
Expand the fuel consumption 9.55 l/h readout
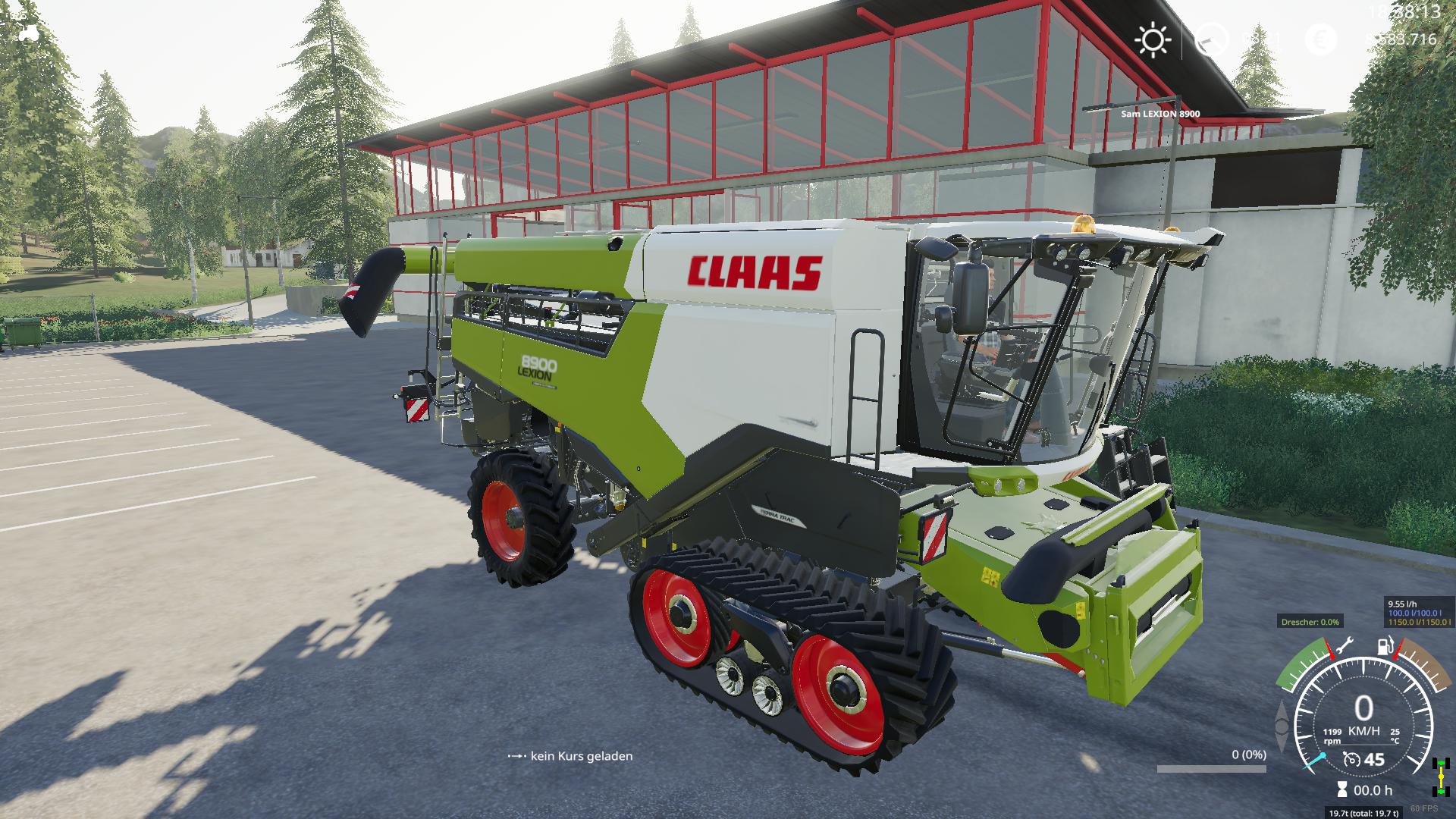[1403, 604]
